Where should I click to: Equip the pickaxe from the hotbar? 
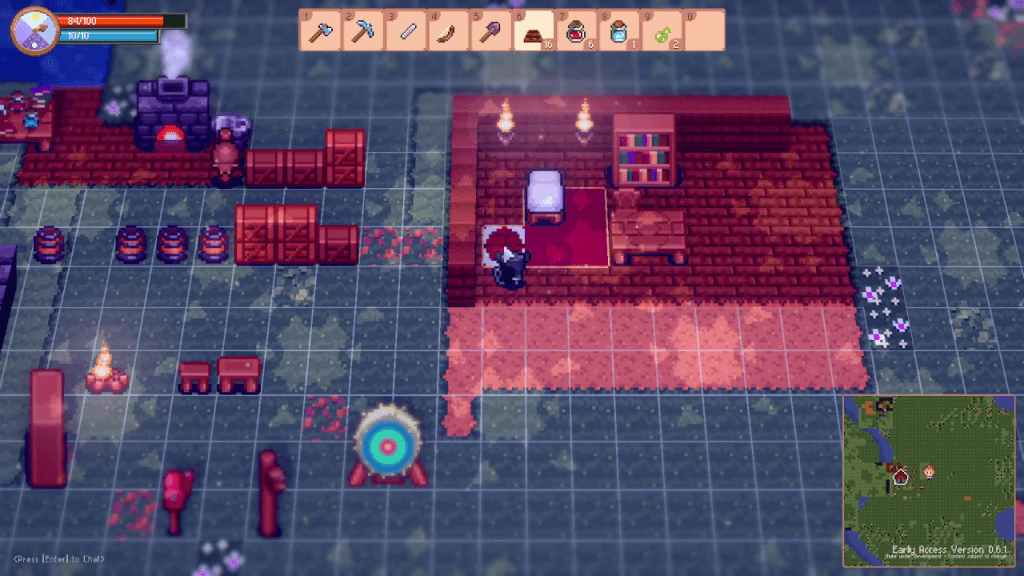(362, 31)
